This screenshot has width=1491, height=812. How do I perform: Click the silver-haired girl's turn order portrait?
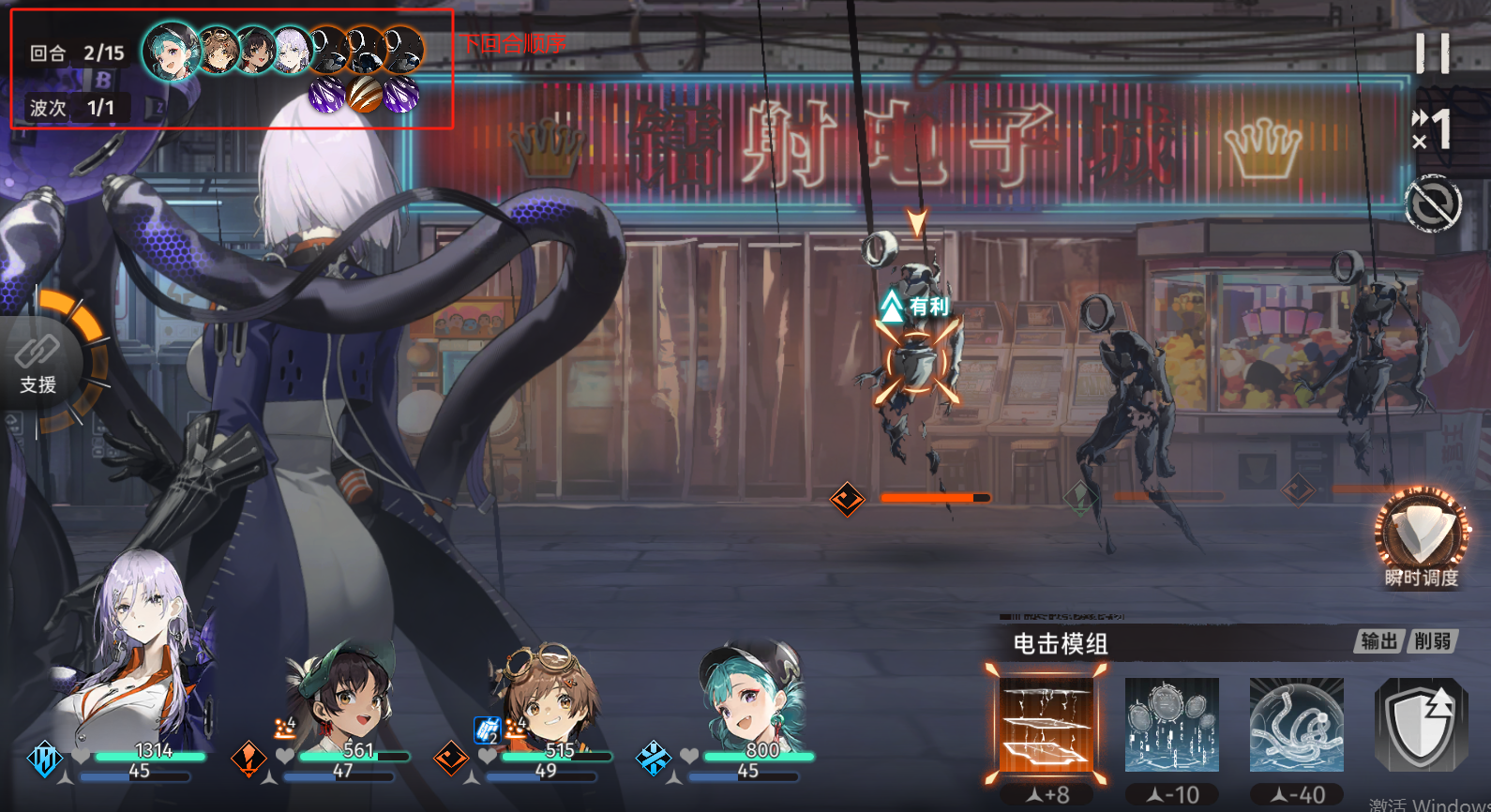tap(293, 51)
